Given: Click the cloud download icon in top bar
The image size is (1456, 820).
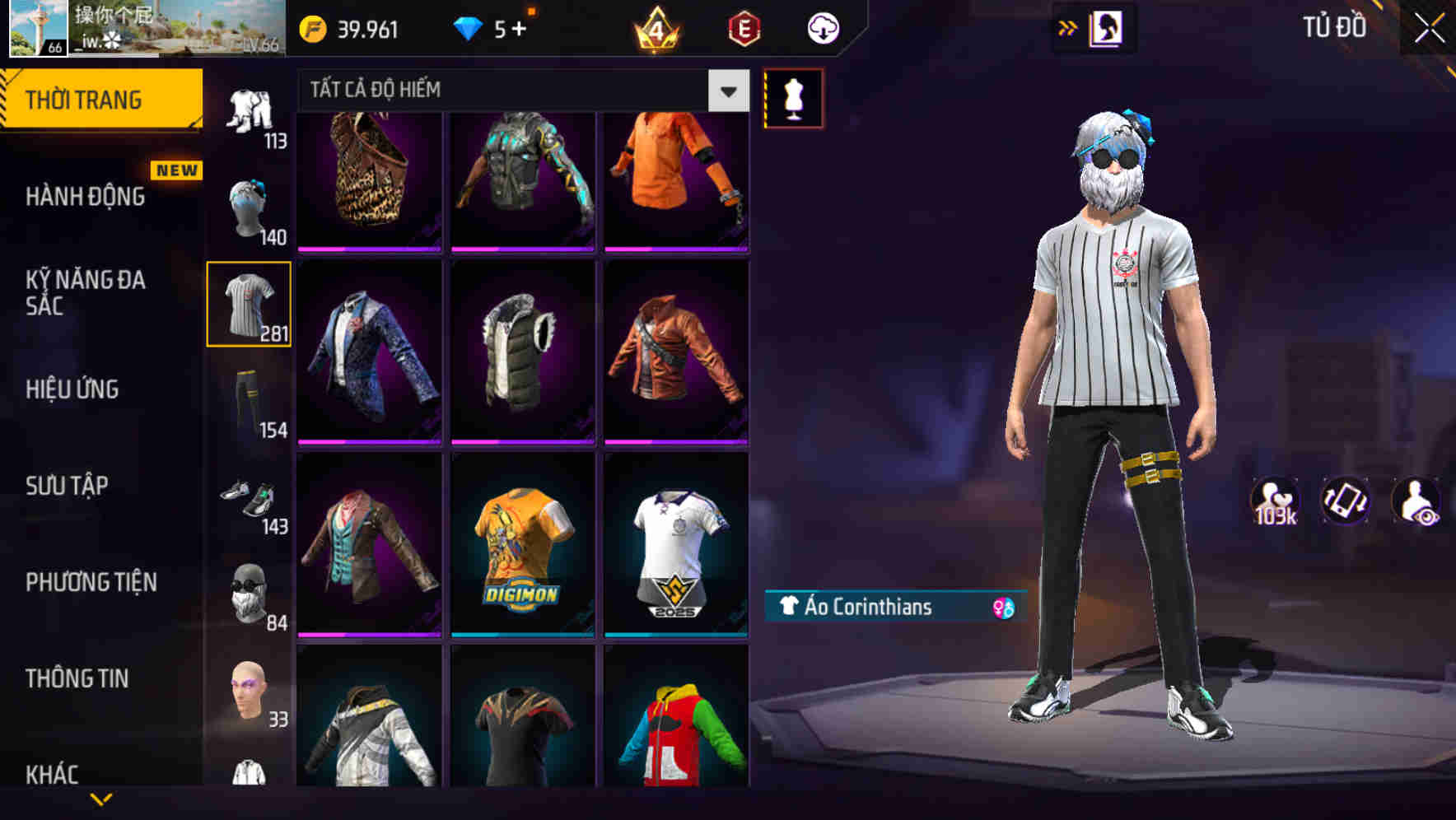Looking at the screenshot, I should coord(821,27).
